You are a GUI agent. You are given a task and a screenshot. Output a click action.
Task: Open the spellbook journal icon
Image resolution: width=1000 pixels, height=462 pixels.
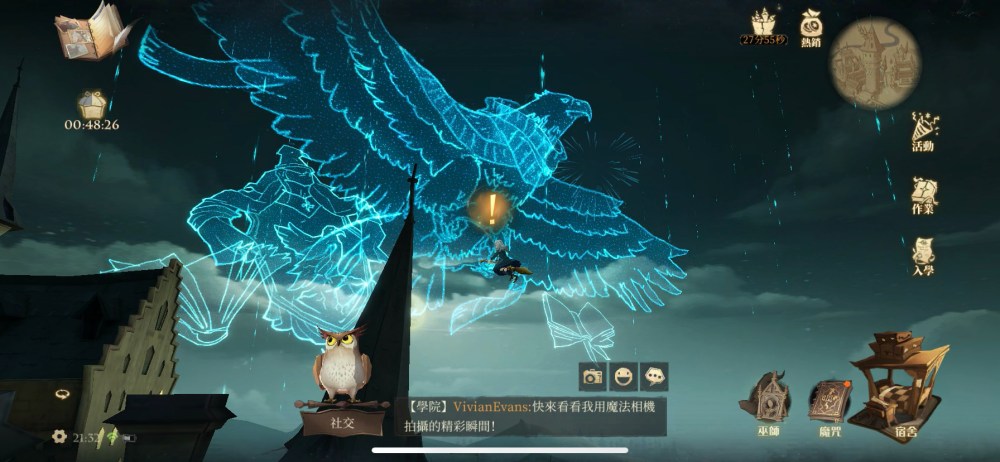coord(90,34)
